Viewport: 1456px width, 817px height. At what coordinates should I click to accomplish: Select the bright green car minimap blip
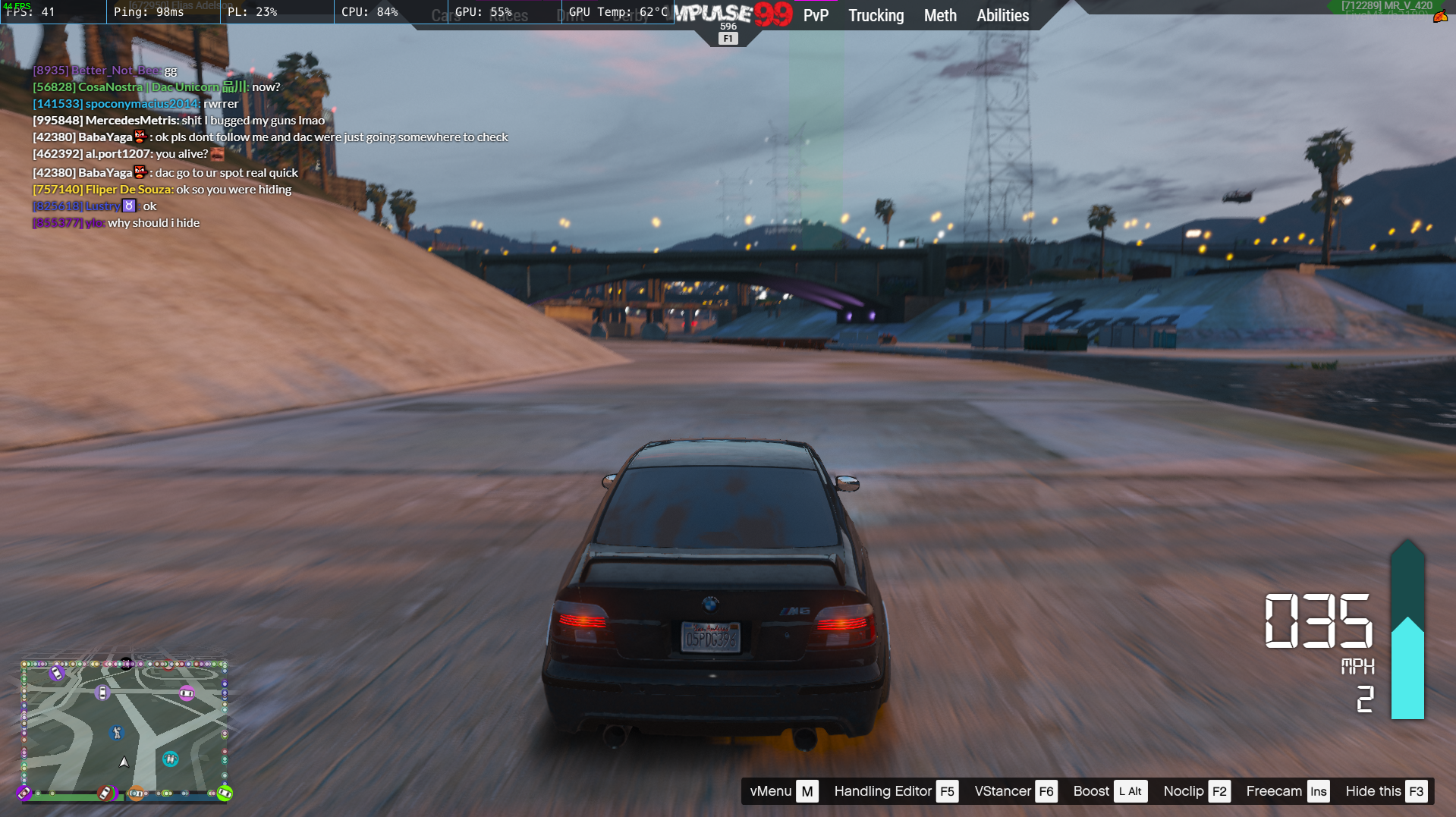click(225, 793)
